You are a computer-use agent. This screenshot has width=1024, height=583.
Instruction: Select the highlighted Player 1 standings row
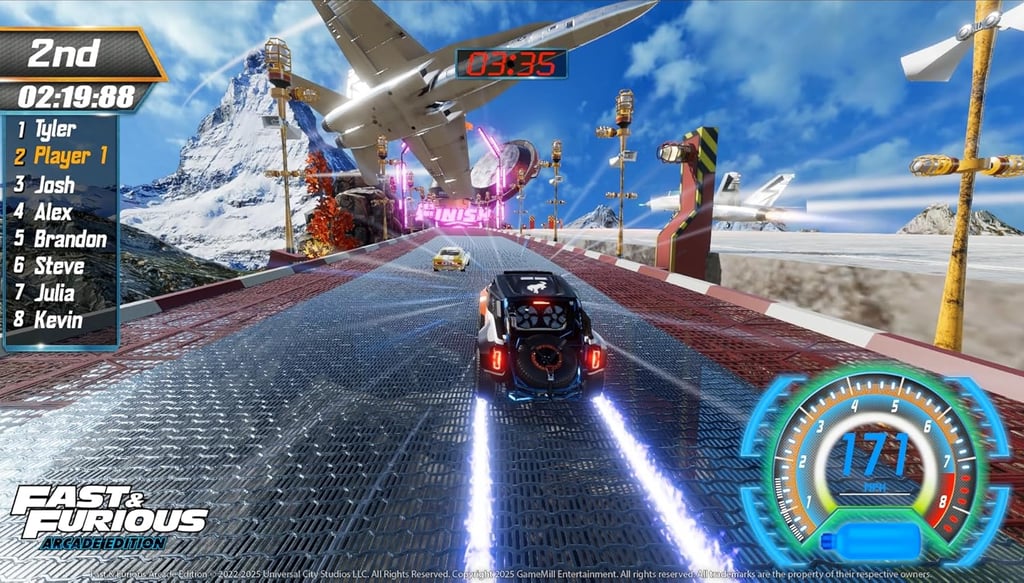pos(62,156)
